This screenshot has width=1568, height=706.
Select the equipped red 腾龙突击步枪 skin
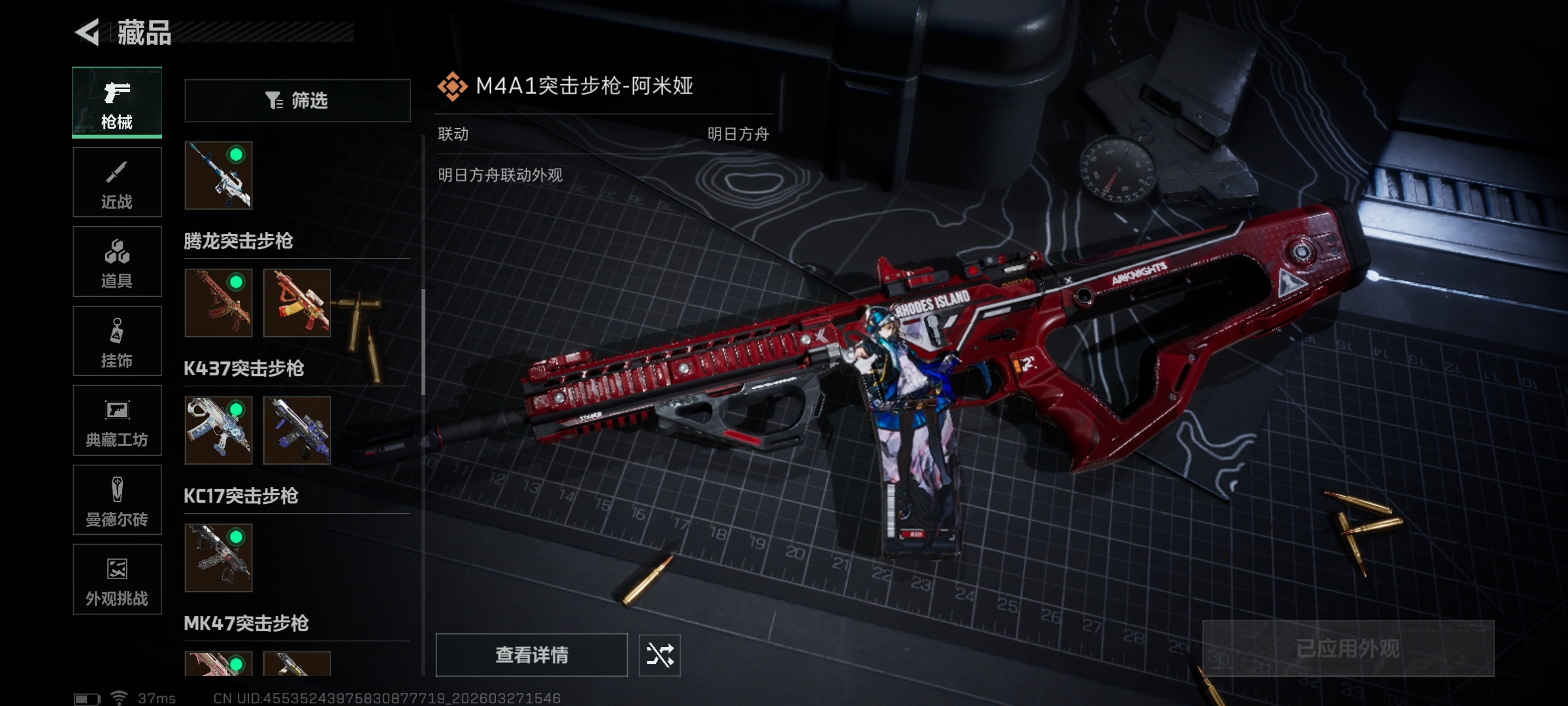click(218, 303)
